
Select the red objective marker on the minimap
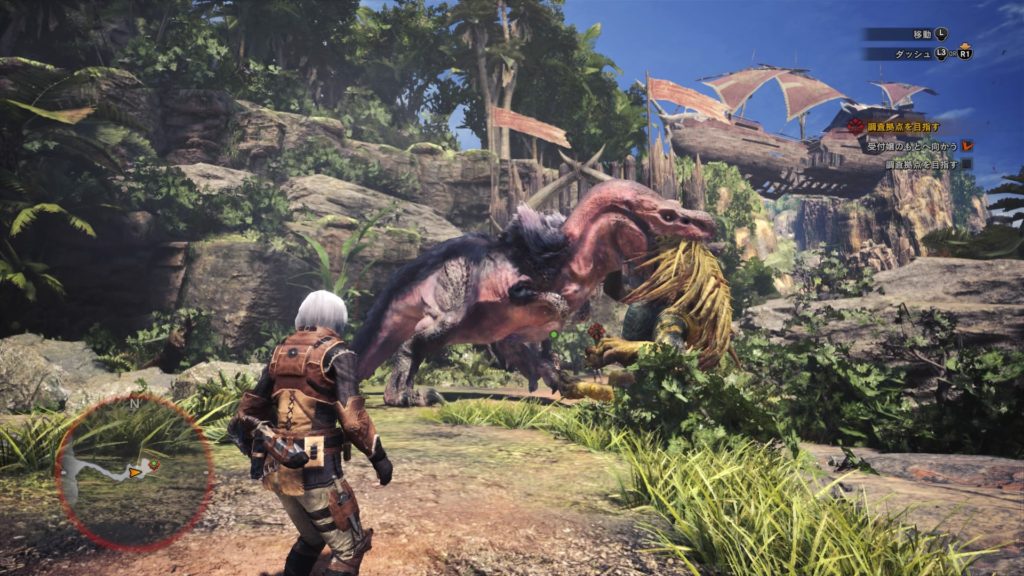(x=154, y=465)
